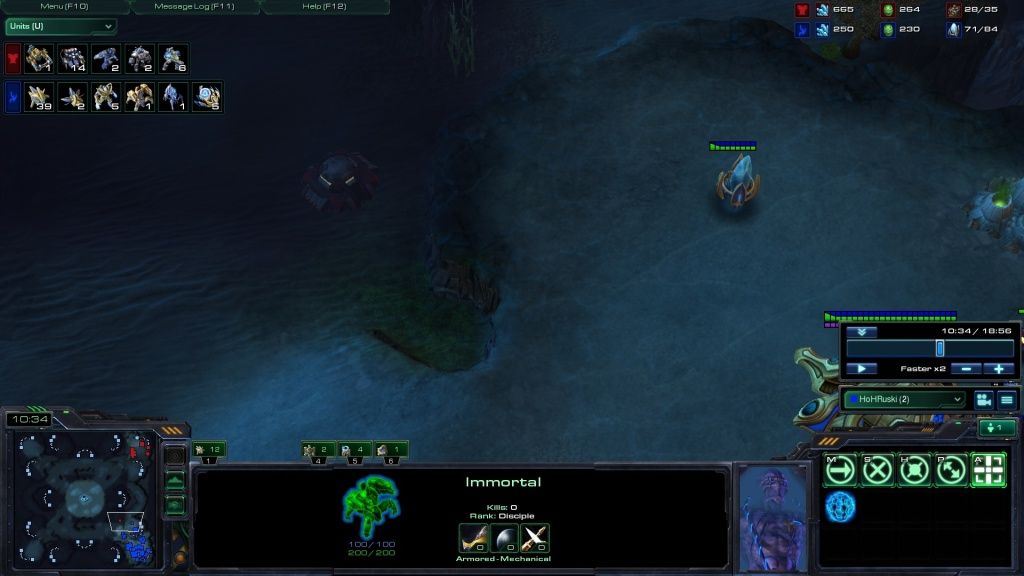The image size is (1024, 576).
Task: Increase replay speed with plus button
Action: (998, 369)
